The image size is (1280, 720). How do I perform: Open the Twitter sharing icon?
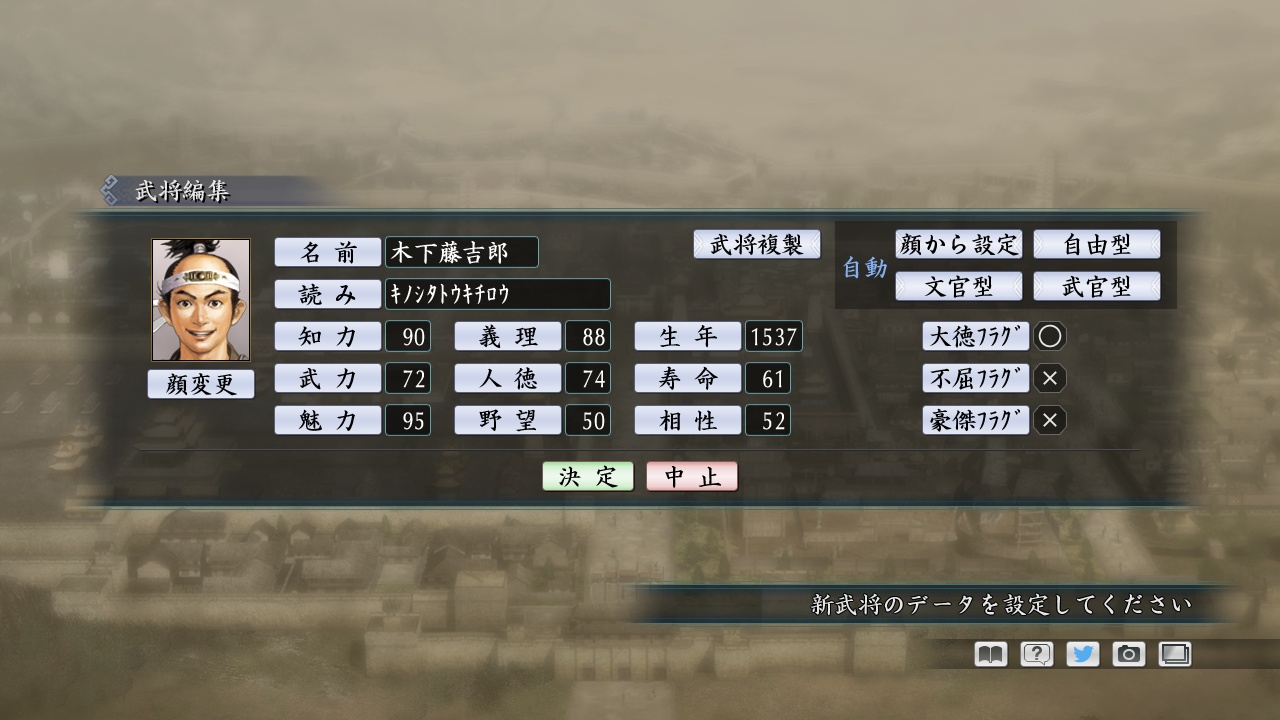(1082, 654)
